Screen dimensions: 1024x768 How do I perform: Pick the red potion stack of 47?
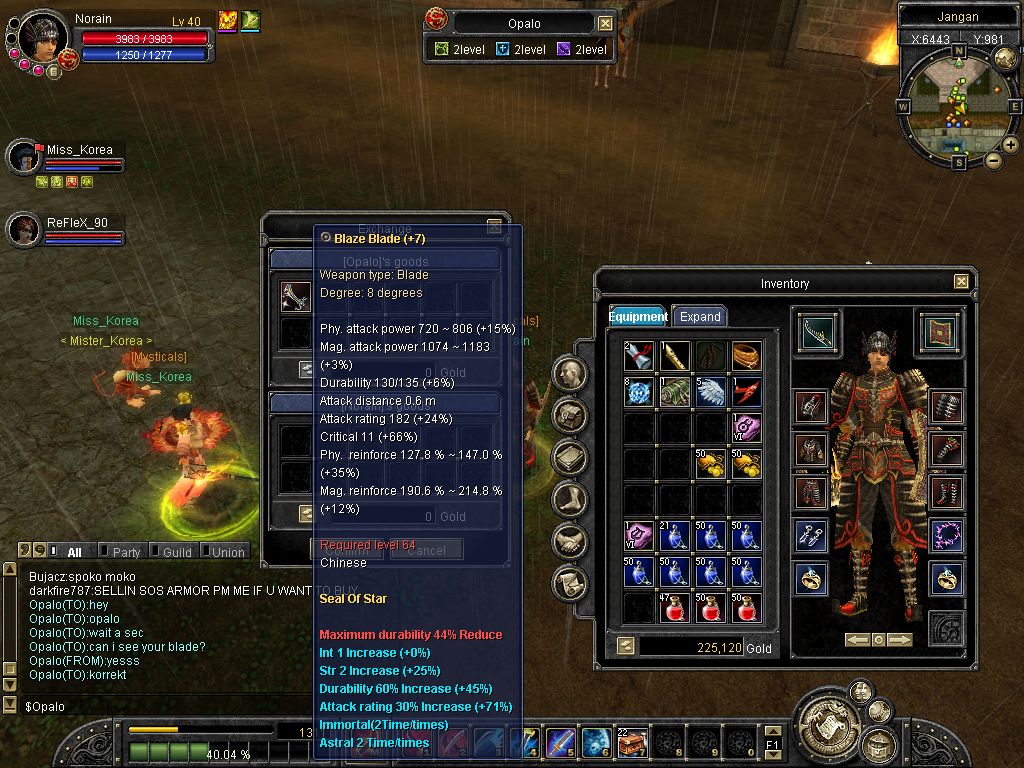tap(675, 607)
